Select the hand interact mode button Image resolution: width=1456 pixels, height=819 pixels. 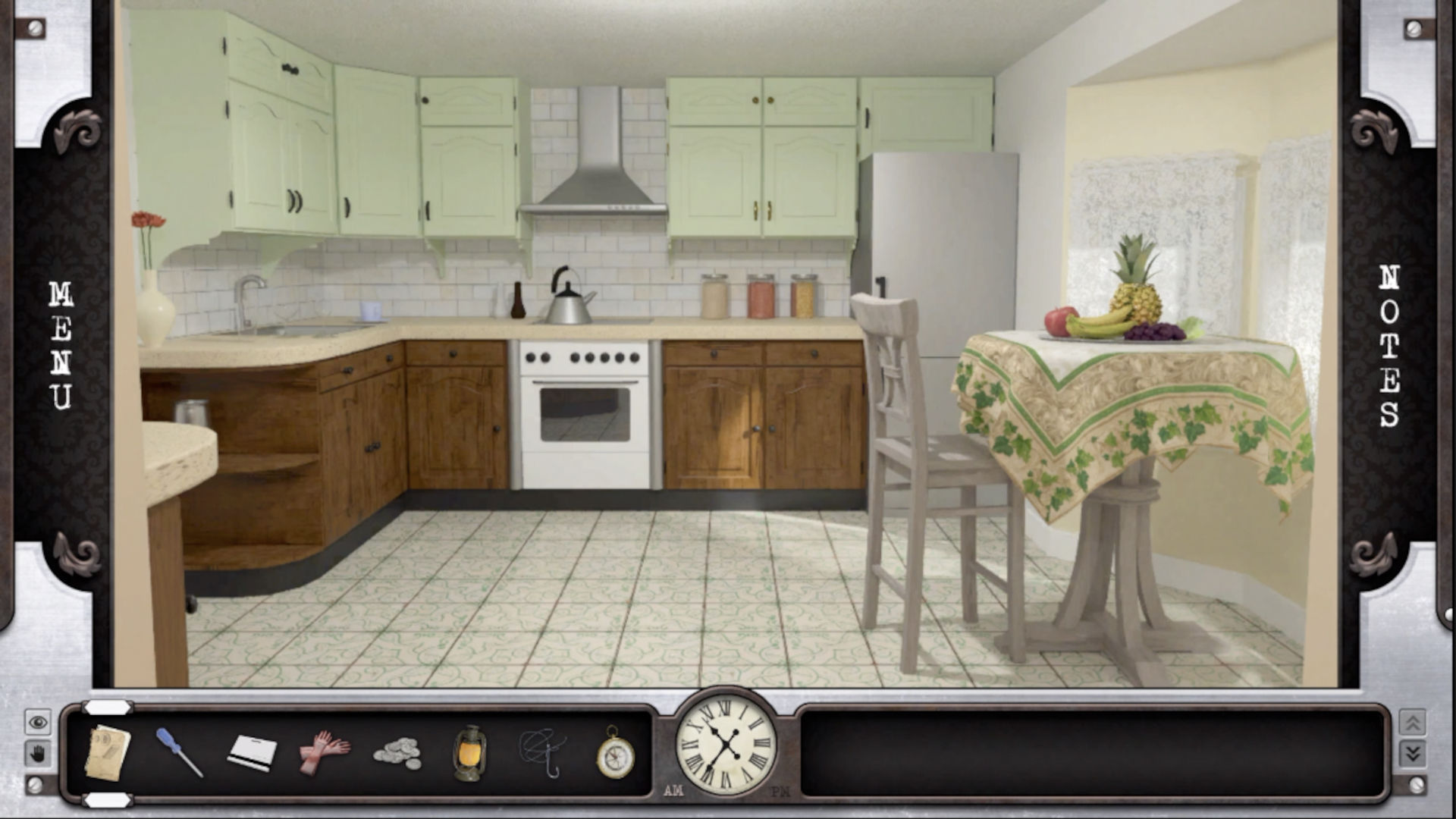[x=38, y=753]
